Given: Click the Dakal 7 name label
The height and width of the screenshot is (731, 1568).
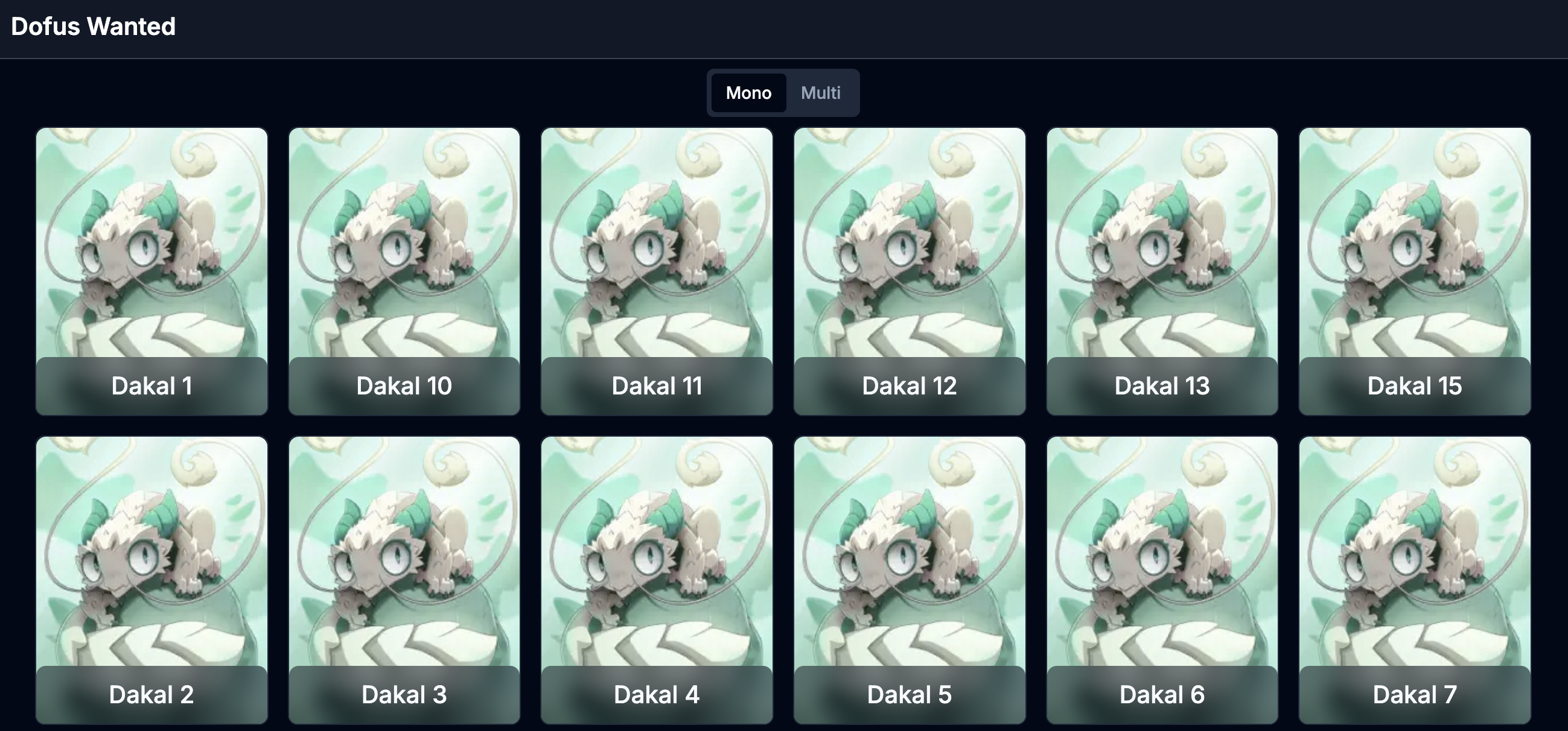Looking at the screenshot, I should (1414, 694).
